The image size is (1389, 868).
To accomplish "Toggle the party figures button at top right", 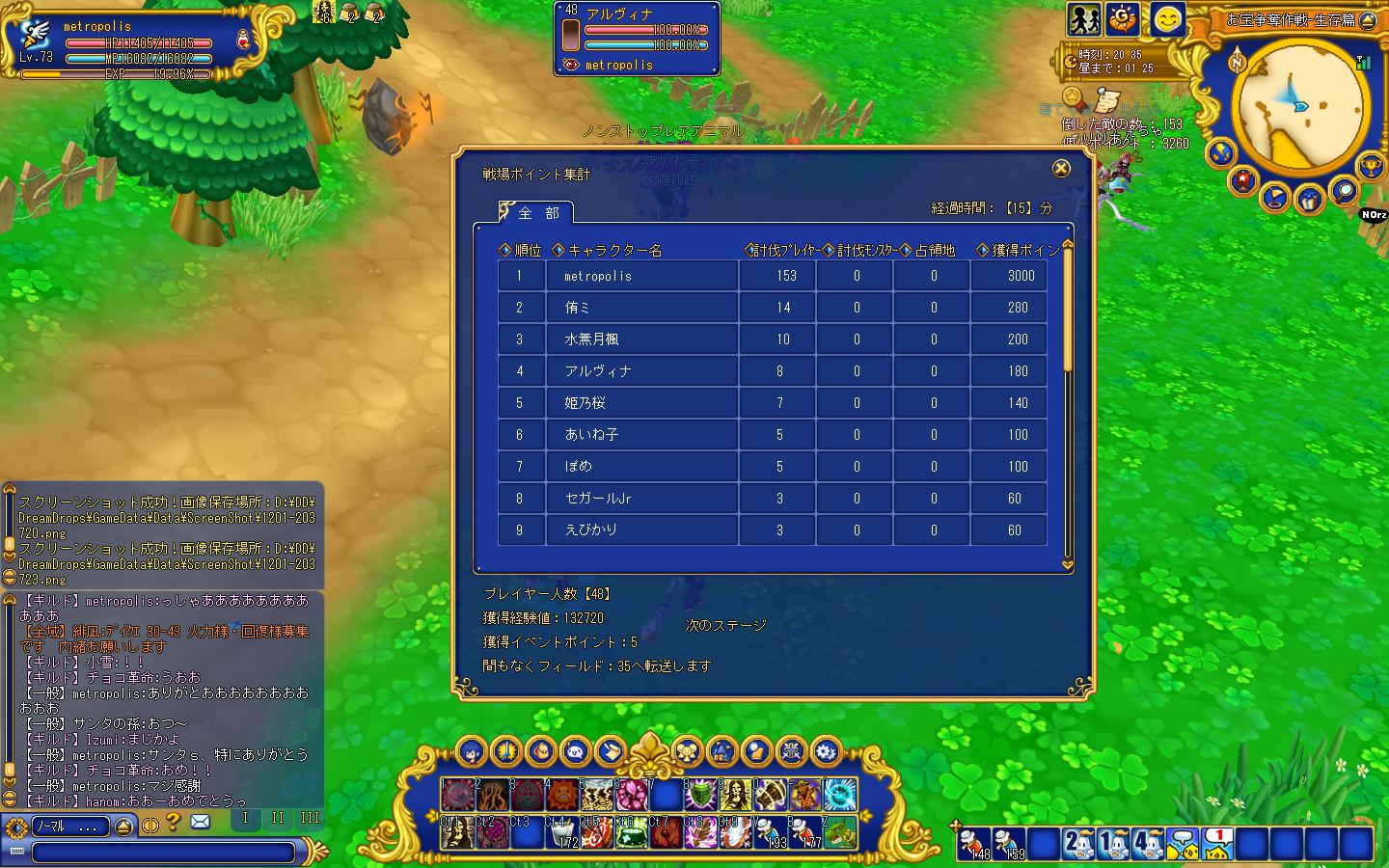I will pyautogui.click(x=1083, y=19).
